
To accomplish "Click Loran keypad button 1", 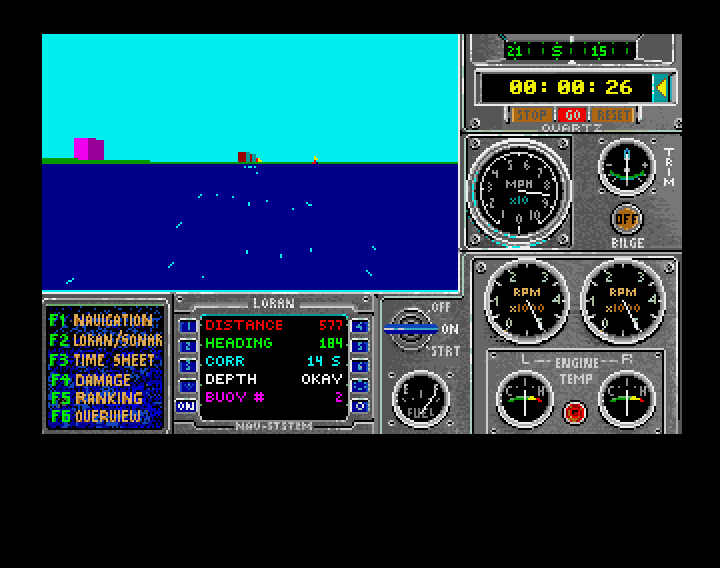I will [x=187, y=326].
